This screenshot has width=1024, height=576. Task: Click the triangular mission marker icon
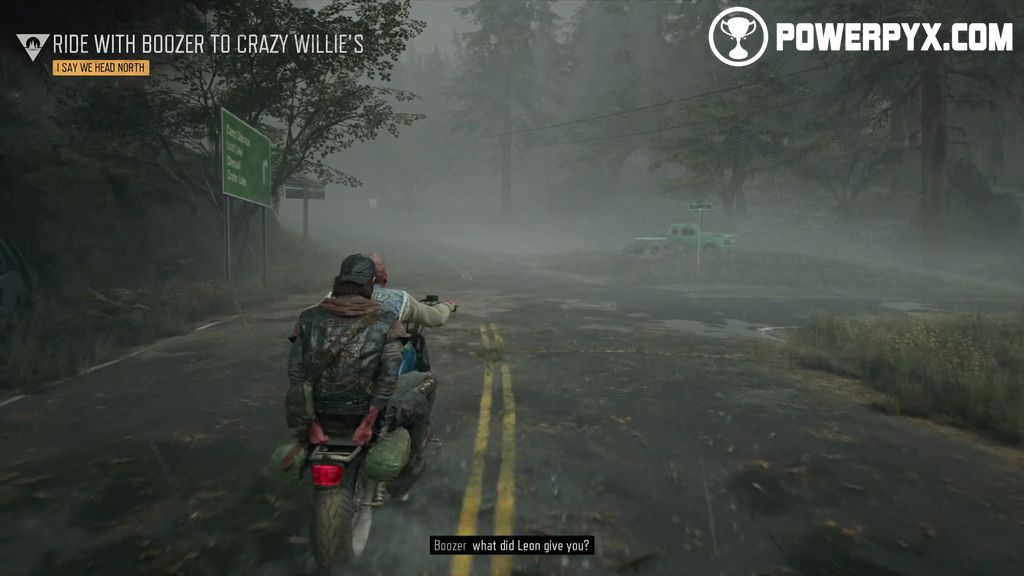[x=32, y=45]
